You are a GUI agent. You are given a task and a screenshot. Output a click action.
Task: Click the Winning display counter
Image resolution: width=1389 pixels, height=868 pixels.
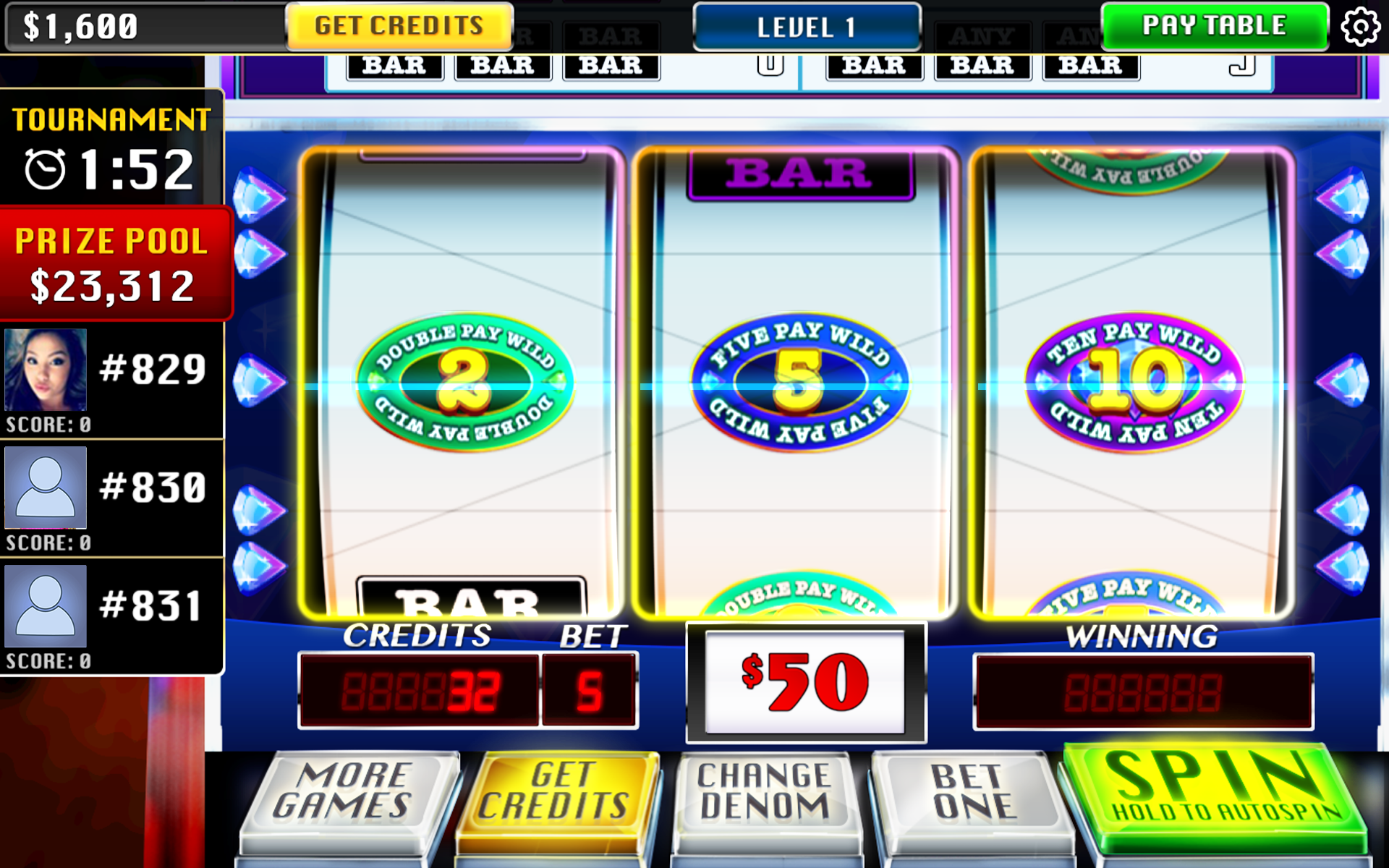tap(1142, 691)
